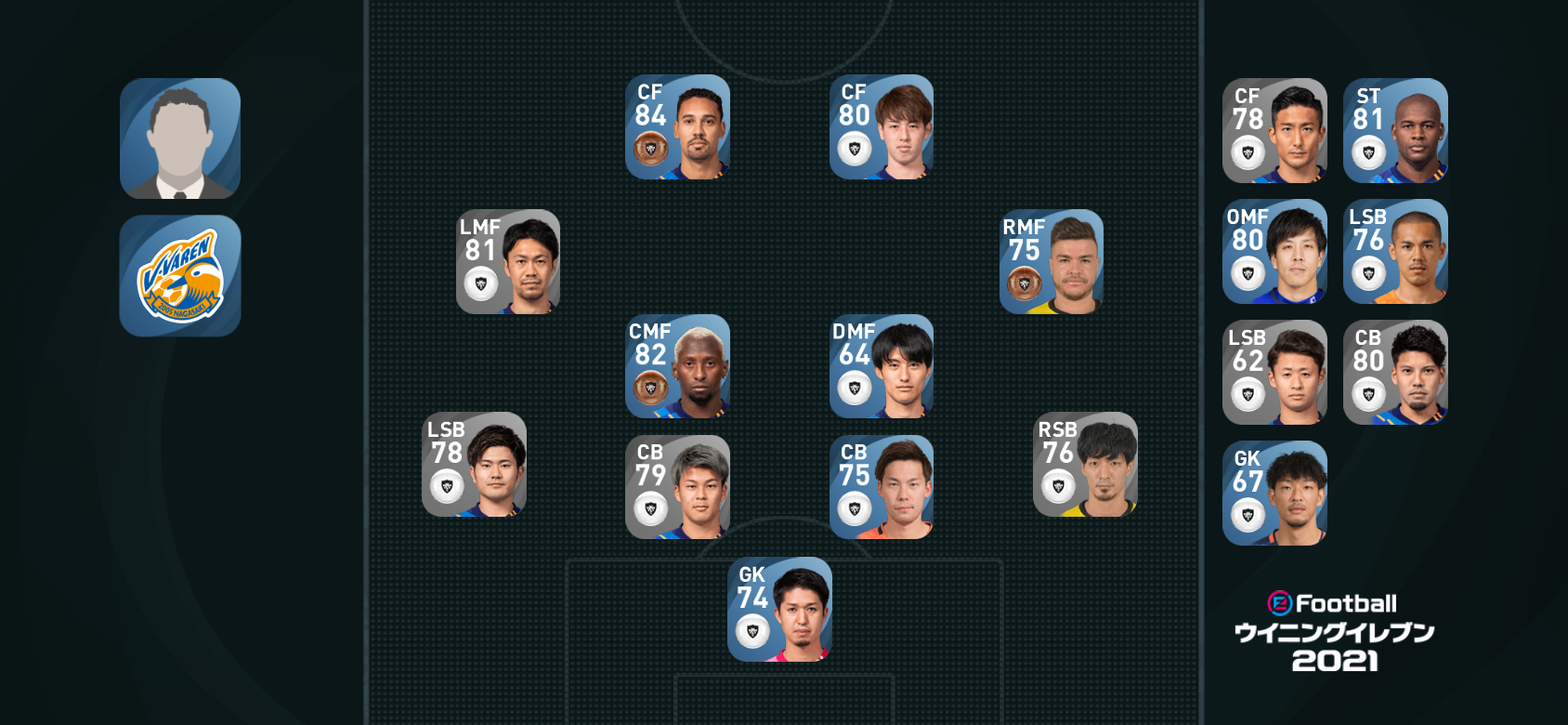Image resolution: width=1568 pixels, height=725 pixels.
Task: Select the starting GK 74 goalkeeper card
Action: (779, 609)
